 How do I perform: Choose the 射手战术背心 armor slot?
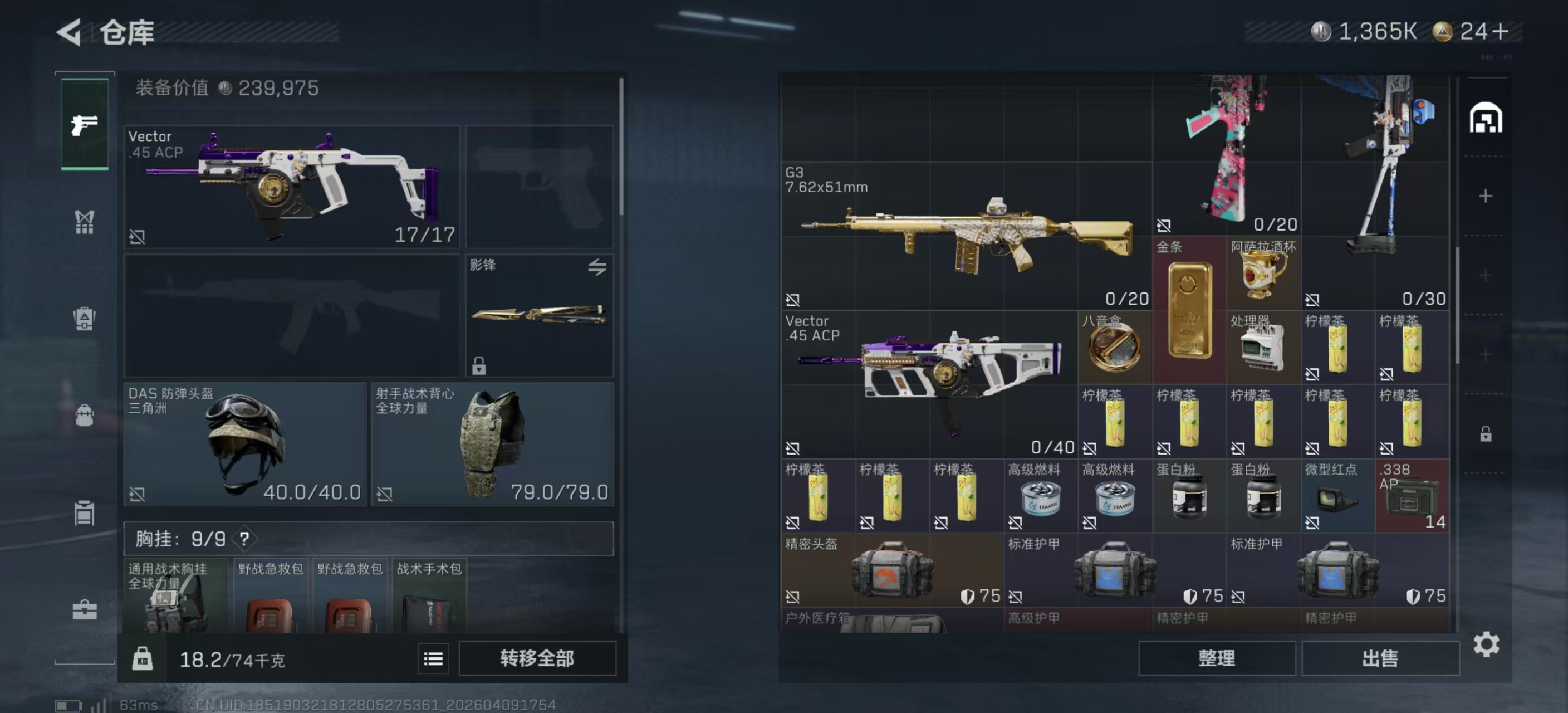click(492, 444)
